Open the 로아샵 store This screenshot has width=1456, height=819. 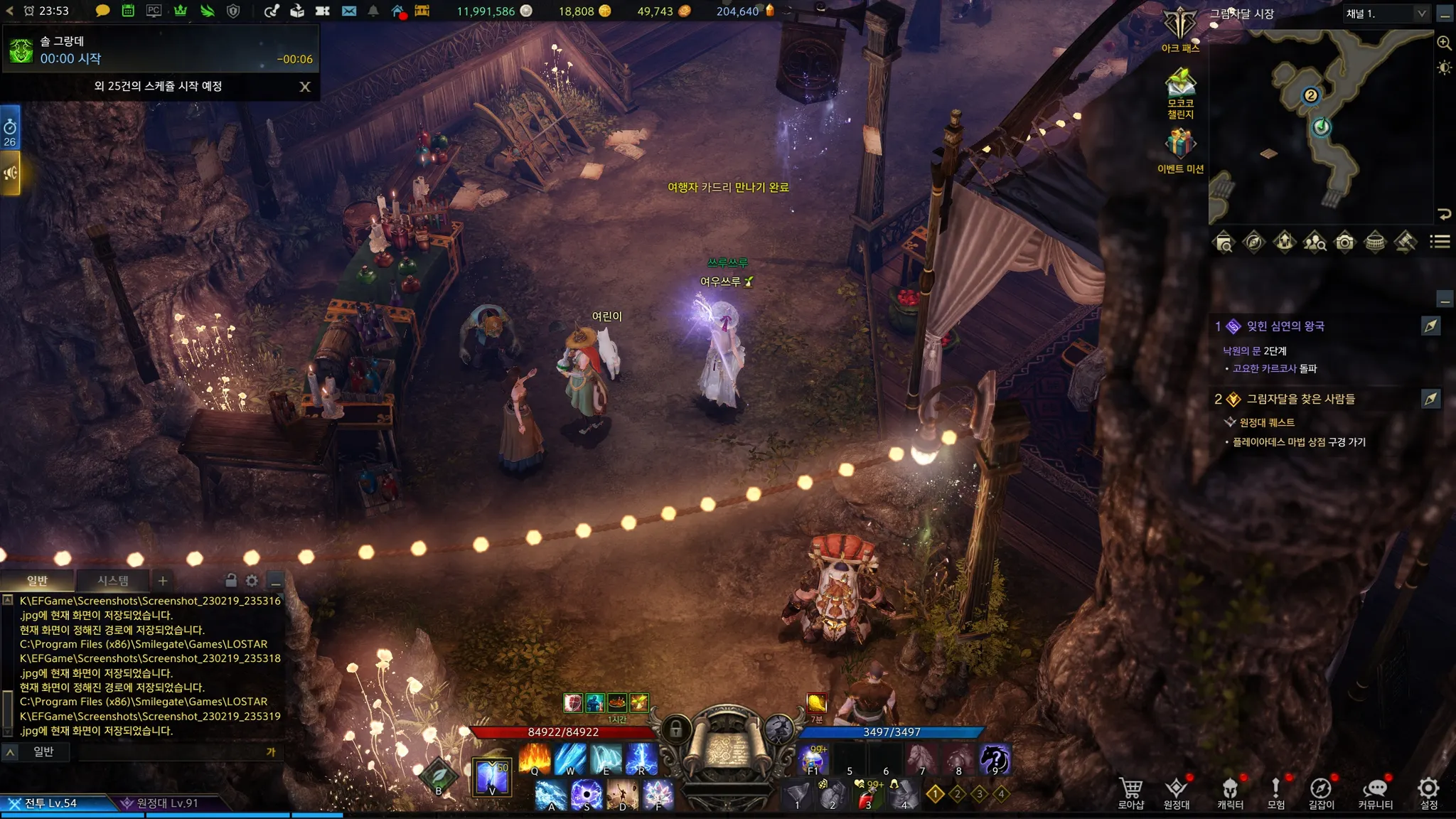click(x=1130, y=792)
